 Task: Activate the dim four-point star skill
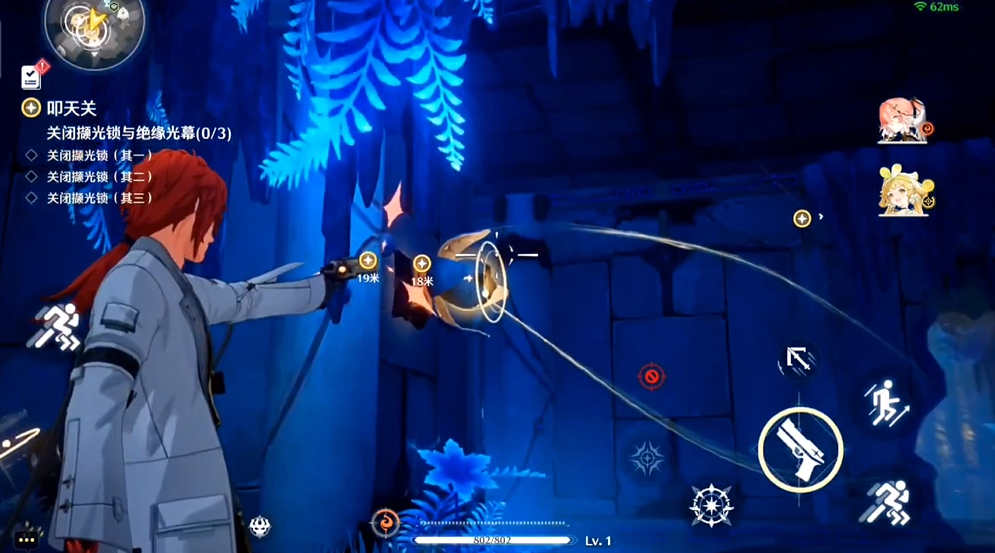point(647,458)
